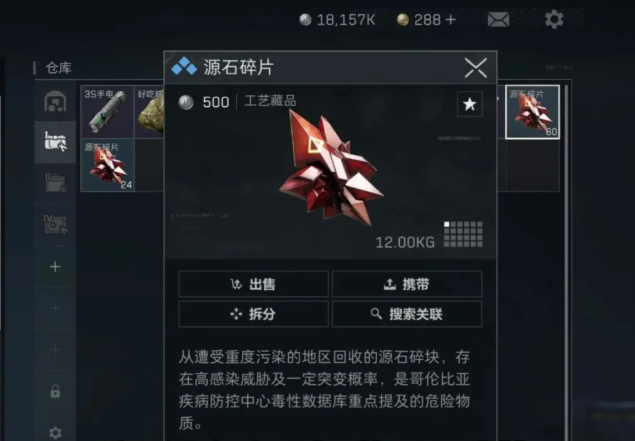Open settings via the top gear icon
The height and width of the screenshot is (441, 635).
(x=553, y=19)
